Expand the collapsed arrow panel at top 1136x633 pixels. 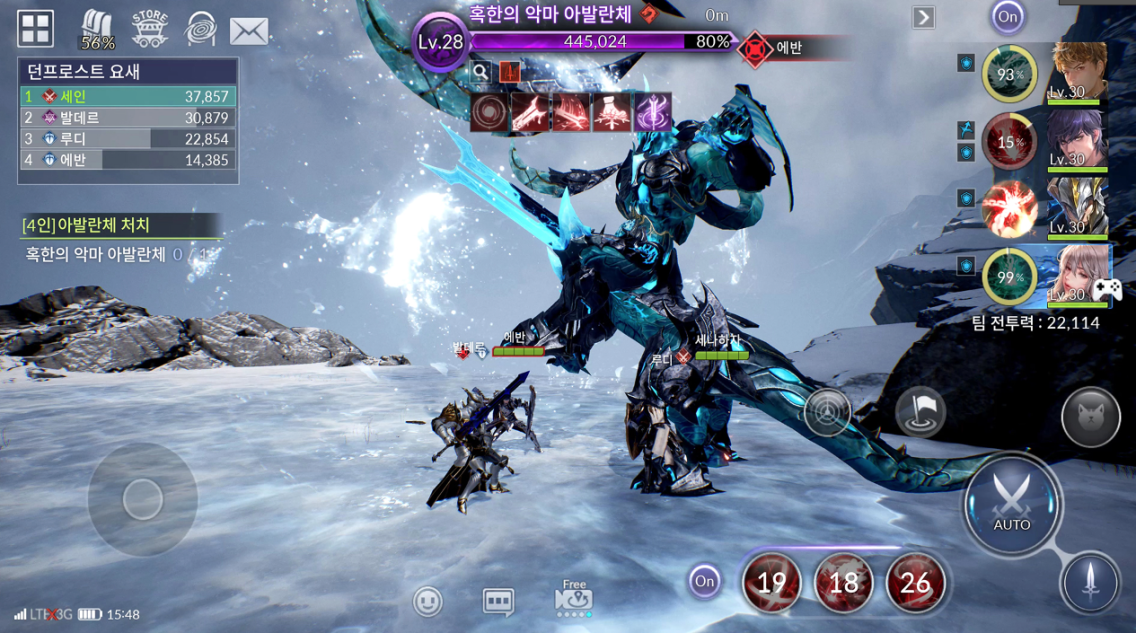tap(923, 17)
